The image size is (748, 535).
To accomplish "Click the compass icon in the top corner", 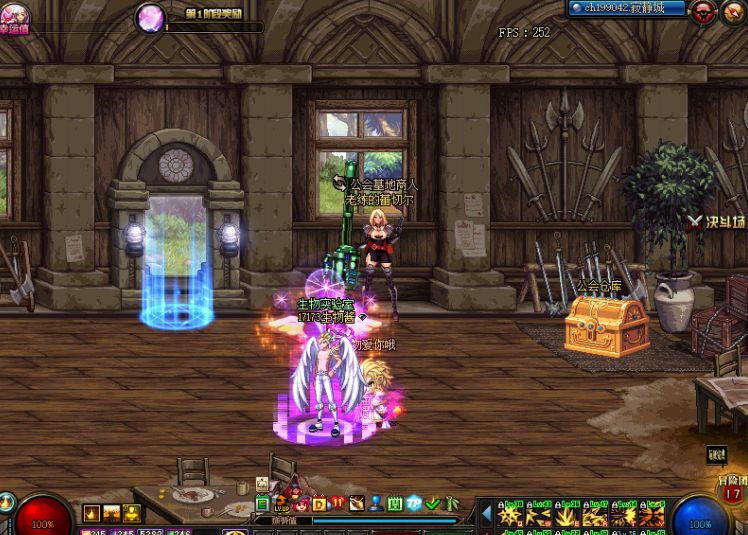I will (x=735, y=12).
